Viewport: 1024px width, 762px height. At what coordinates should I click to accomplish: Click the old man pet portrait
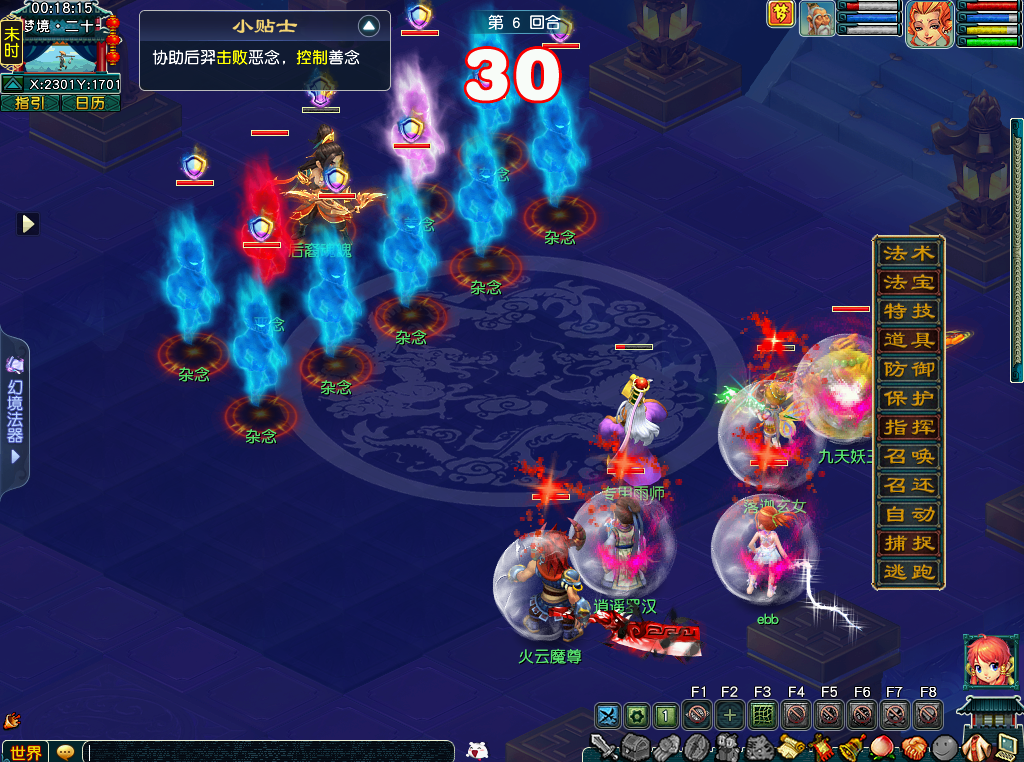click(817, 19)
